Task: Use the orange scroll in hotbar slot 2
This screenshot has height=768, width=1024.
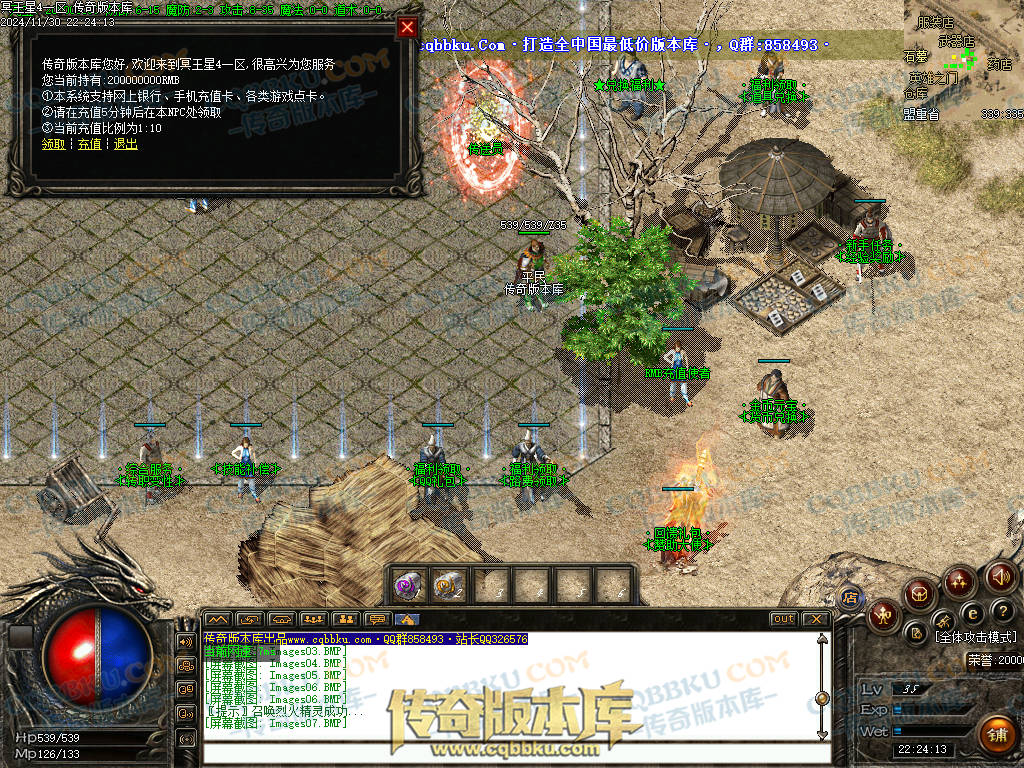Action: click(448, 585)
